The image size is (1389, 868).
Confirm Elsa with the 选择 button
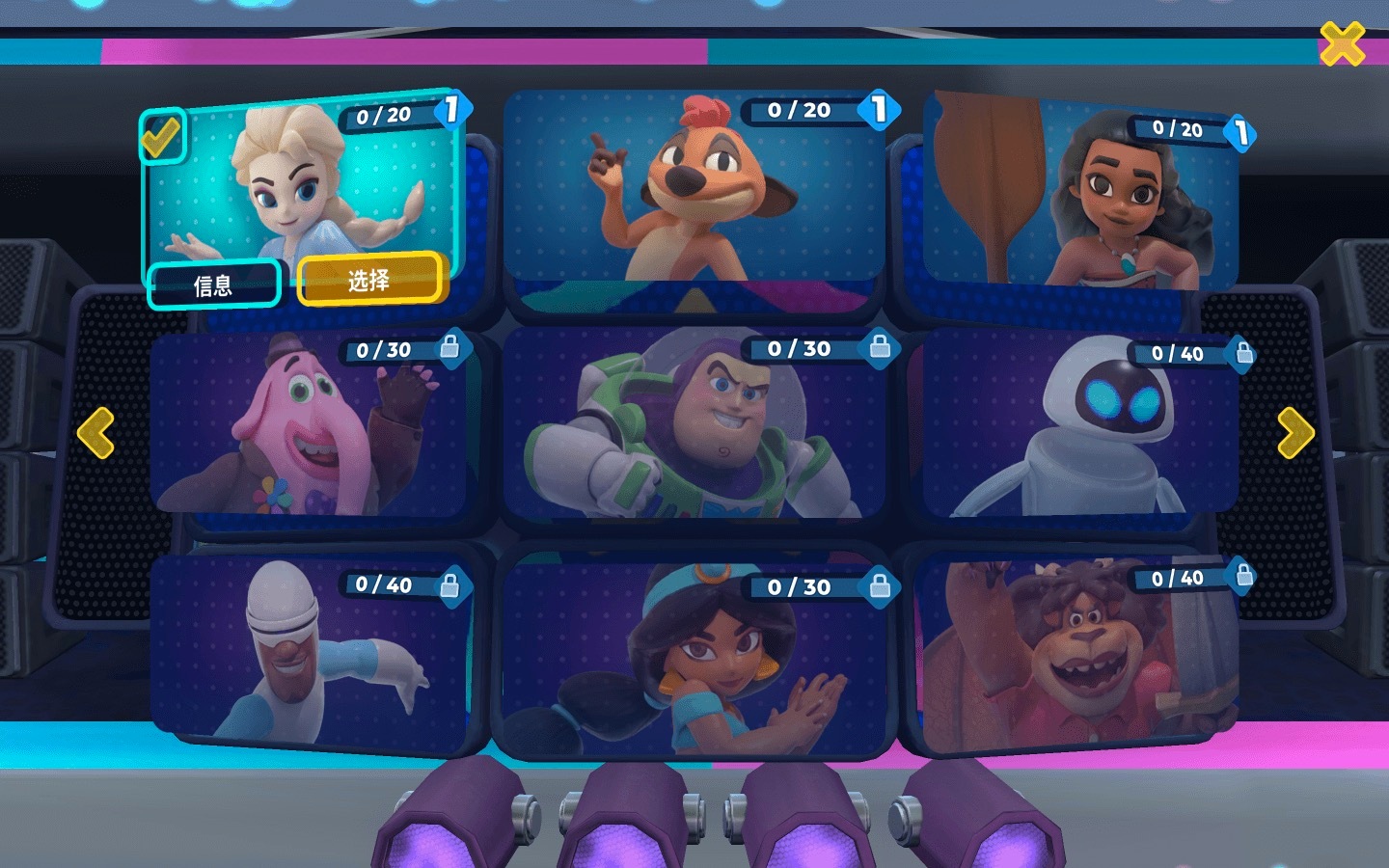coord(370,280)
